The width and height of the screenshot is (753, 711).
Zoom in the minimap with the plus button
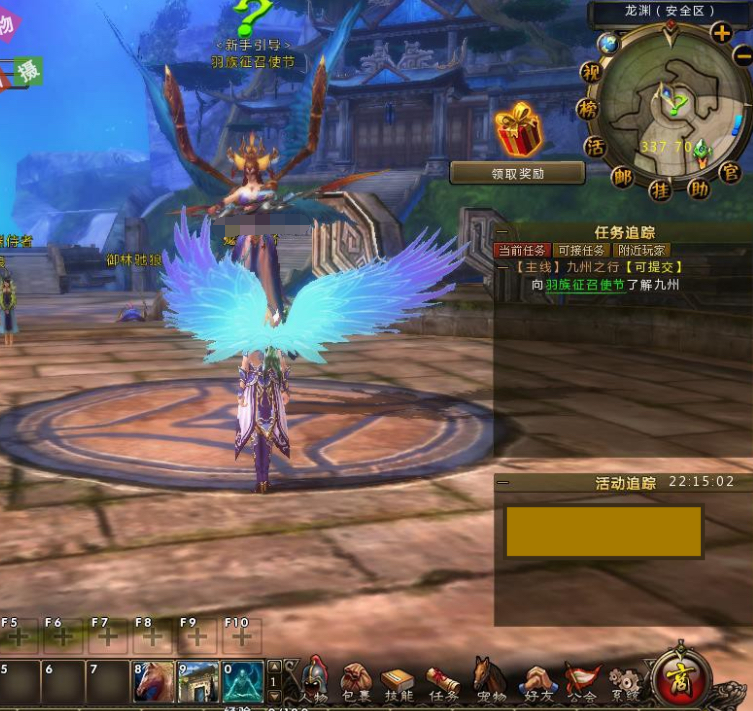(721, 32)
